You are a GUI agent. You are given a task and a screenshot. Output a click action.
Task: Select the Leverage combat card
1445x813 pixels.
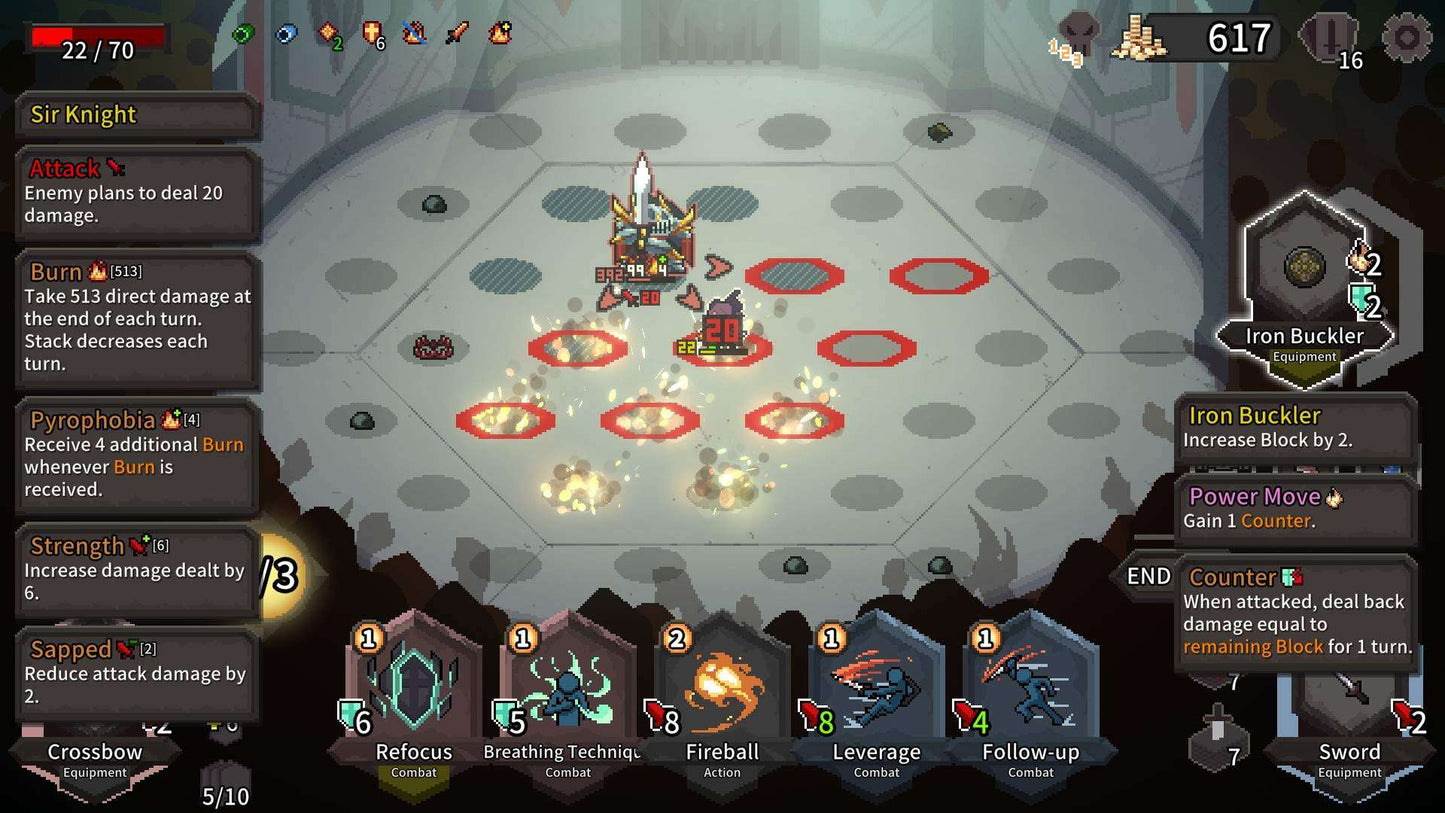tap(876, 690)
